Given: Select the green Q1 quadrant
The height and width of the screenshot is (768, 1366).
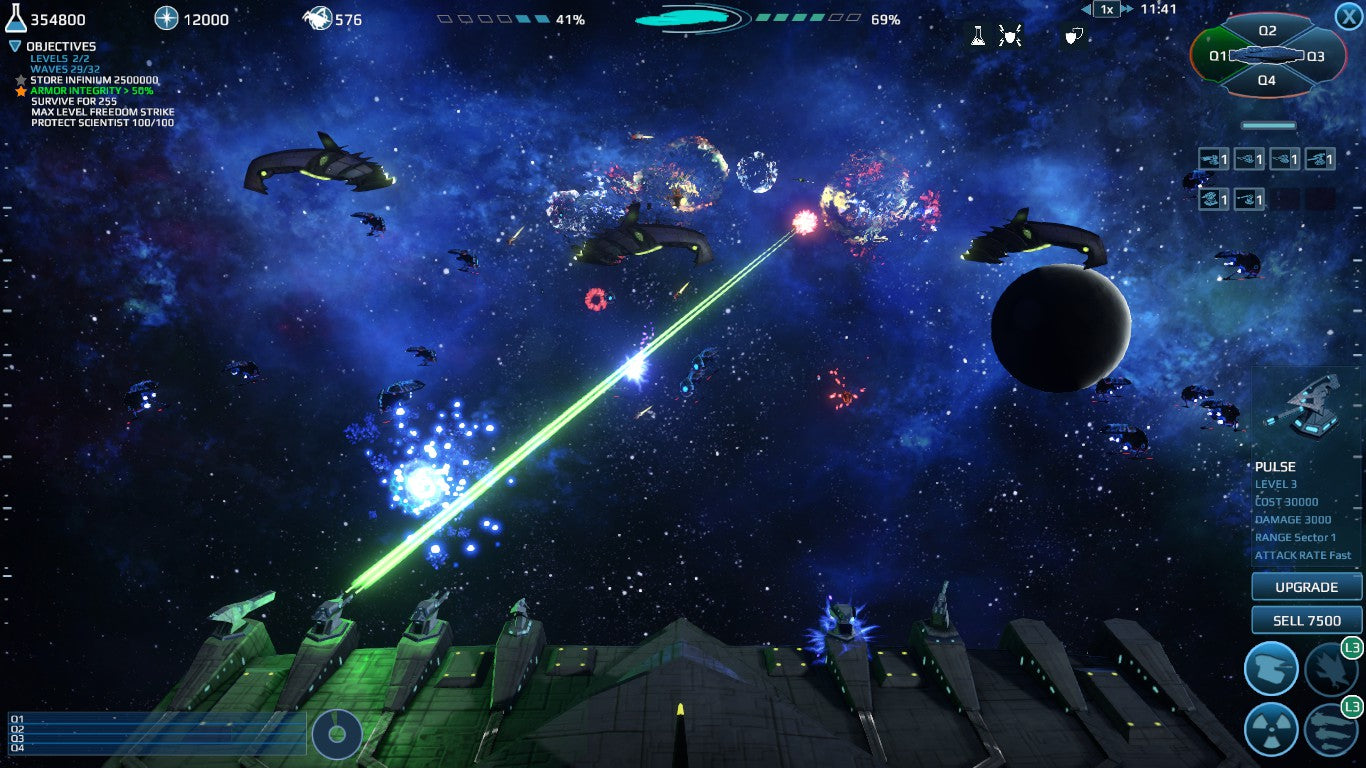Looking at the screenshot, I should click(1218, 56).
